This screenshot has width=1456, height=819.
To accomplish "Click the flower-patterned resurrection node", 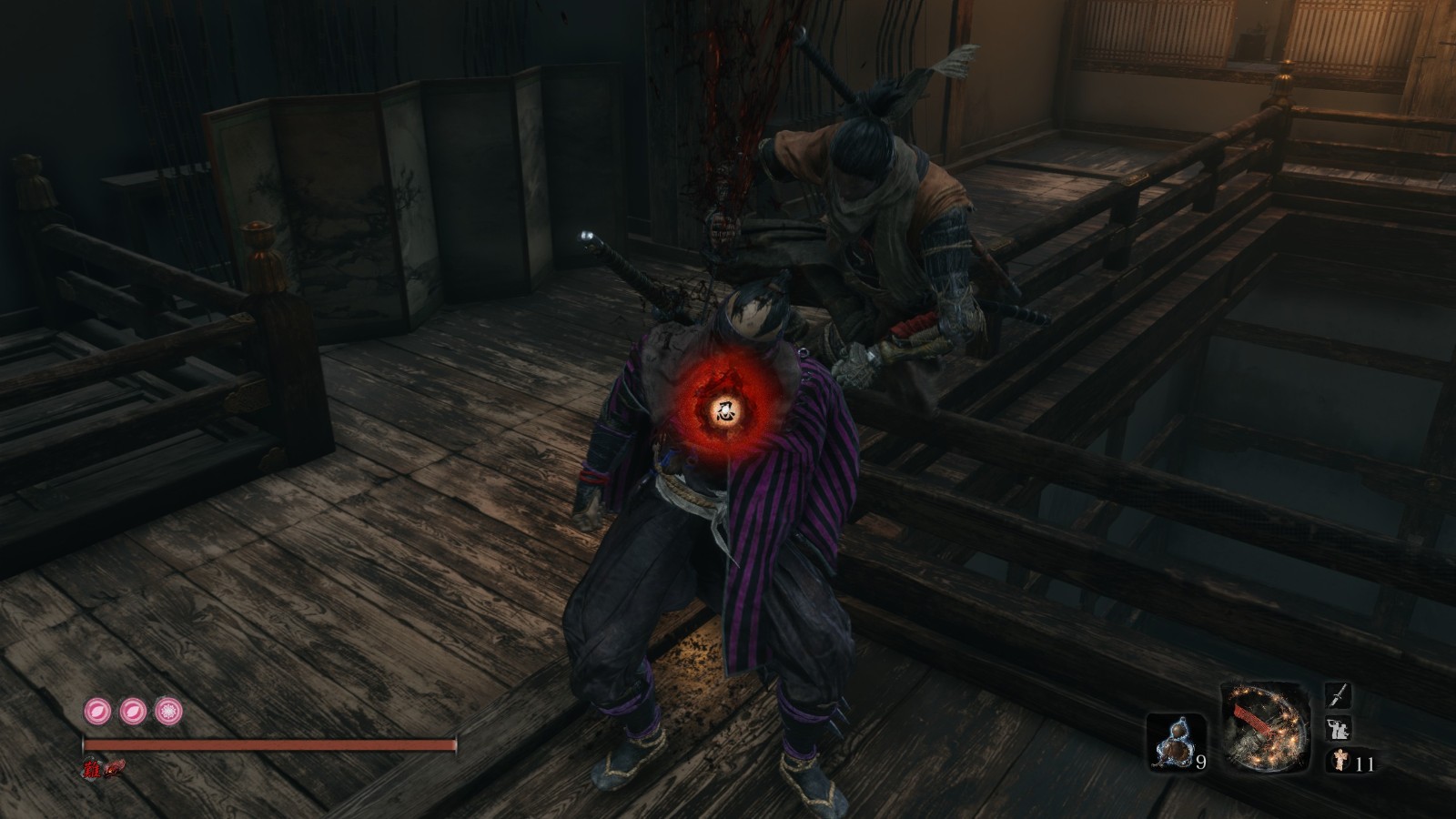I will 168,709.
